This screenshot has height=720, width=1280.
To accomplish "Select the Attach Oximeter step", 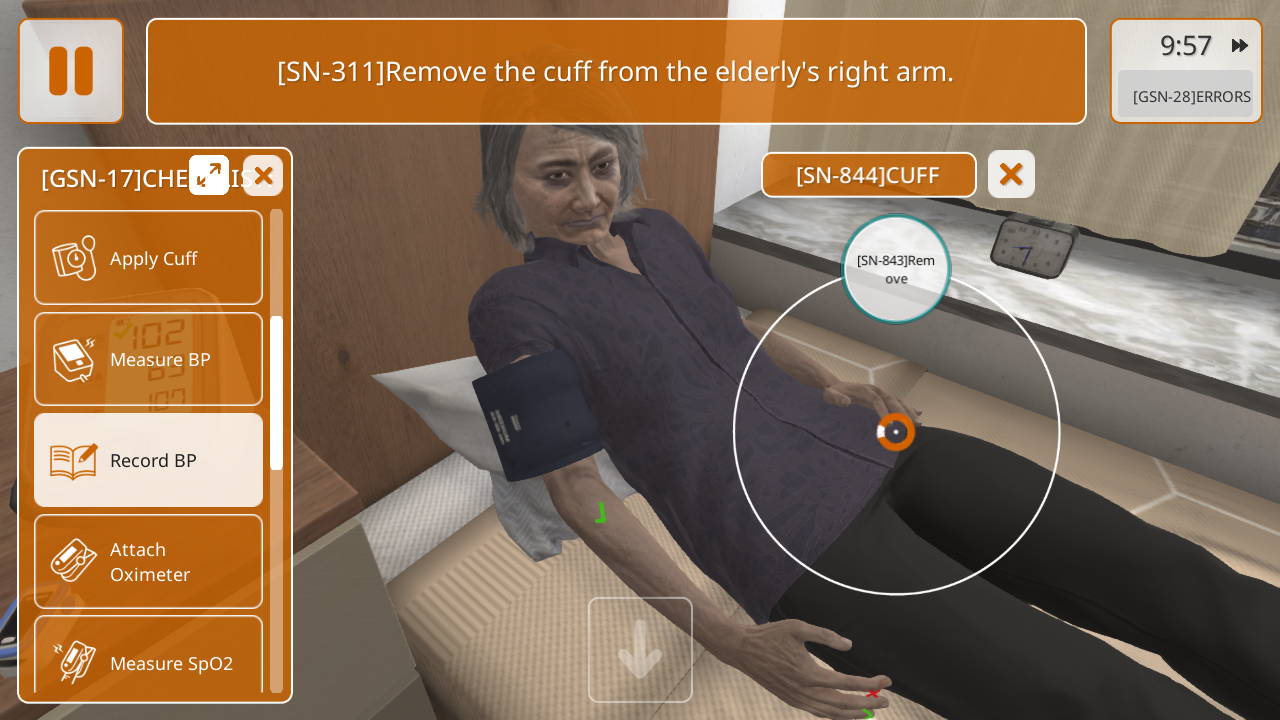I will [x=149, y=561].
